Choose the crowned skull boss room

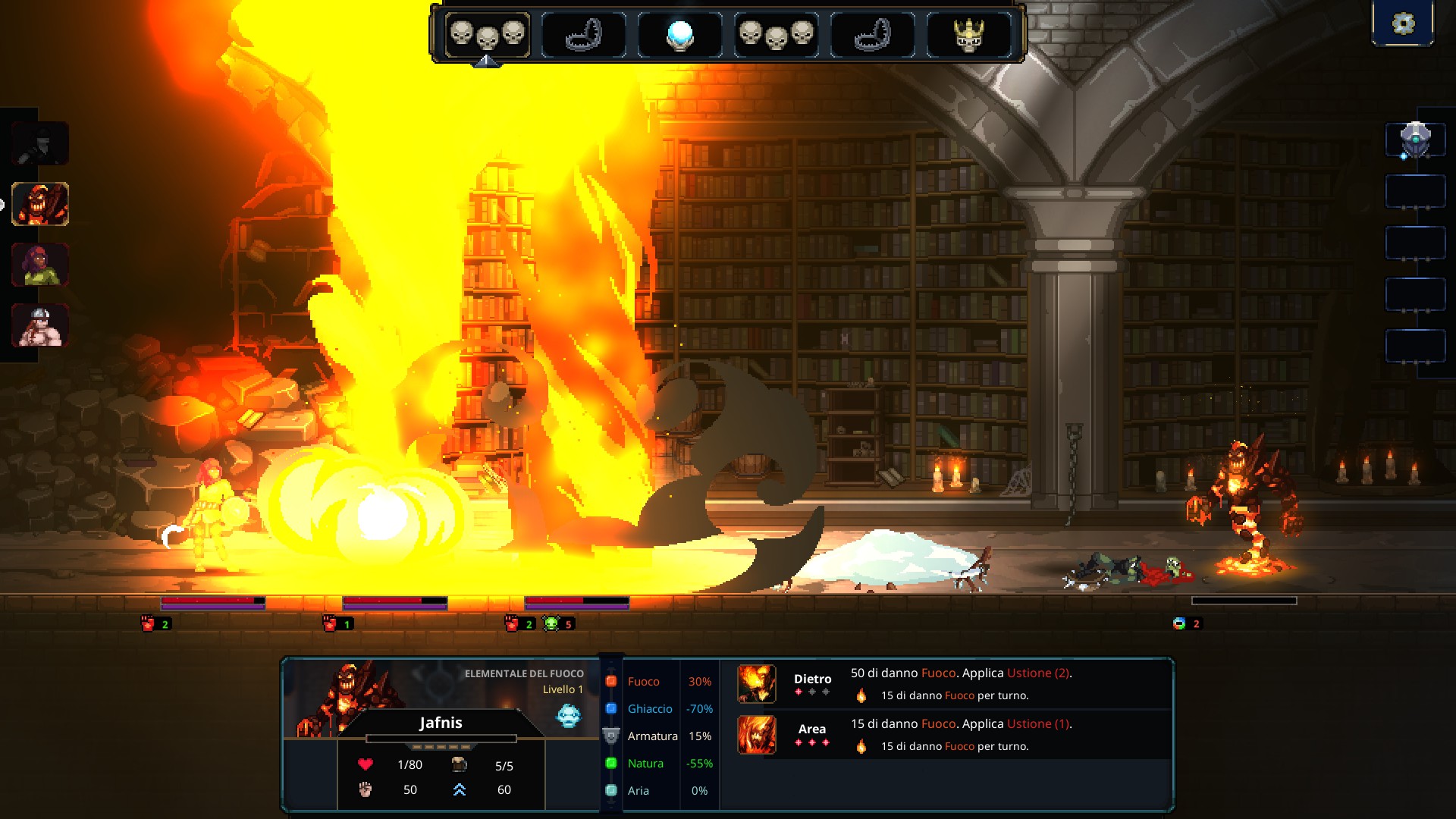(968, 35)
